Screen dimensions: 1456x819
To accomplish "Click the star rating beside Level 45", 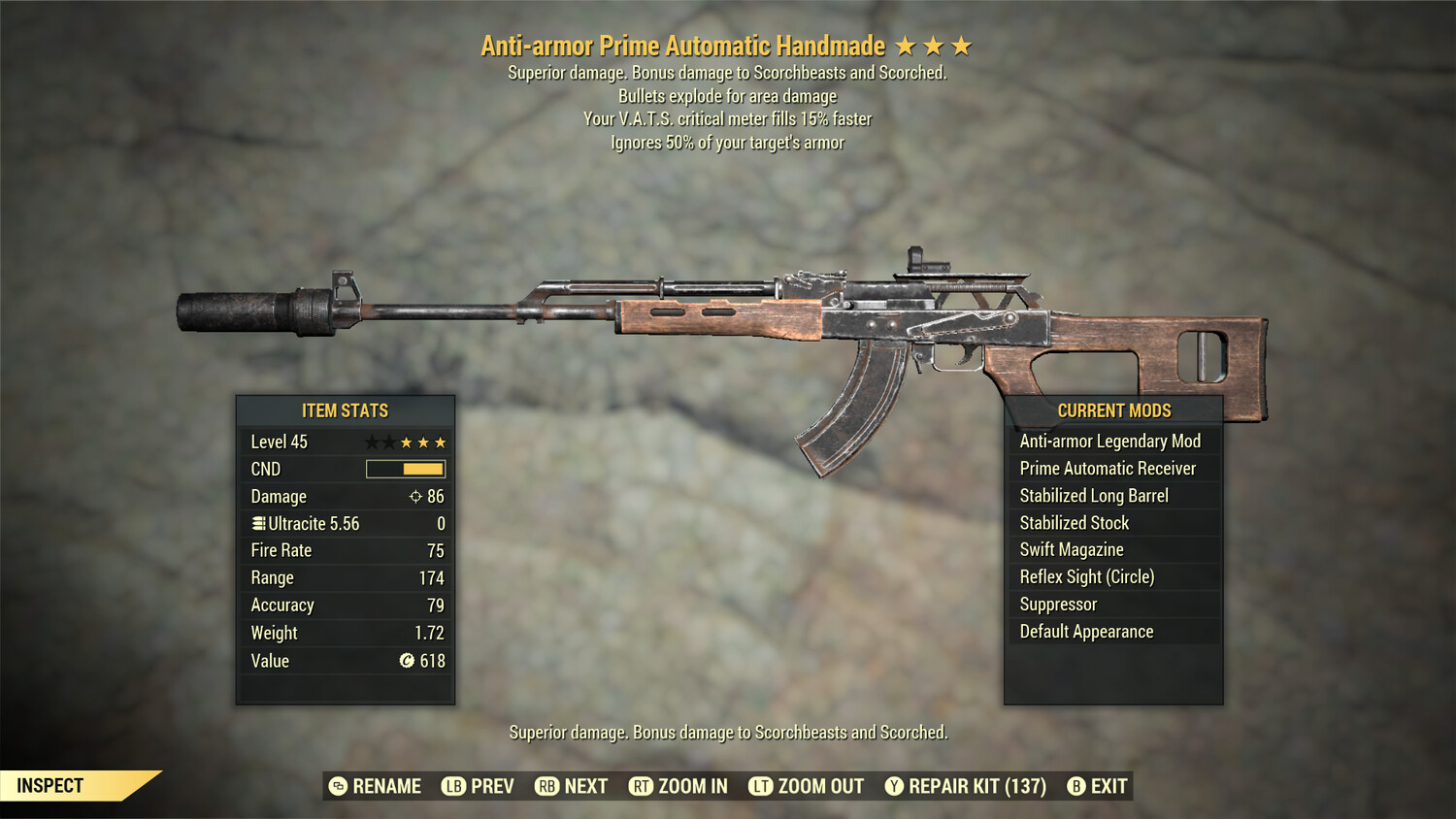I will [408, 442].
